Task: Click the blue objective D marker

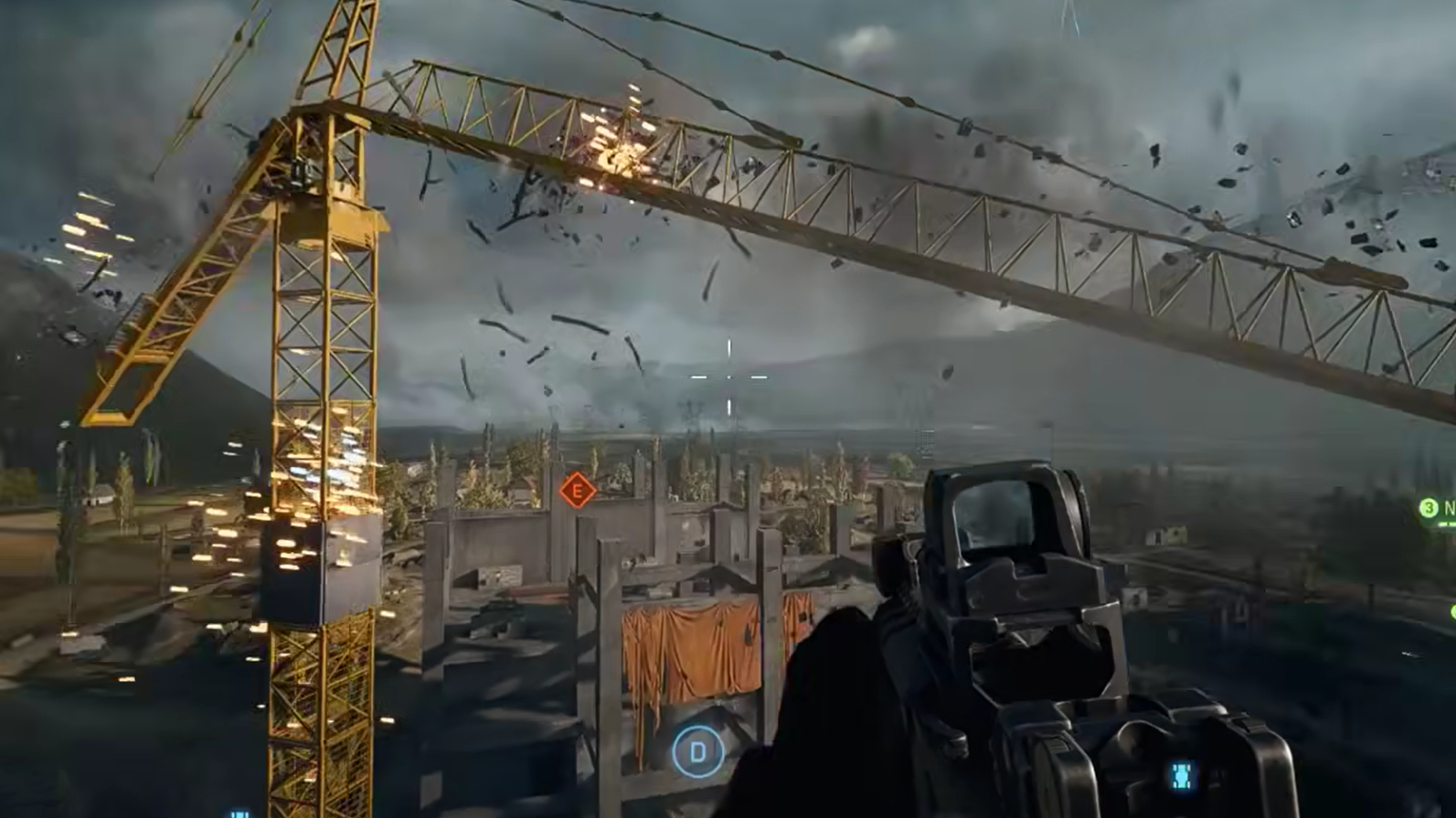Action: [x=696, y=753]
